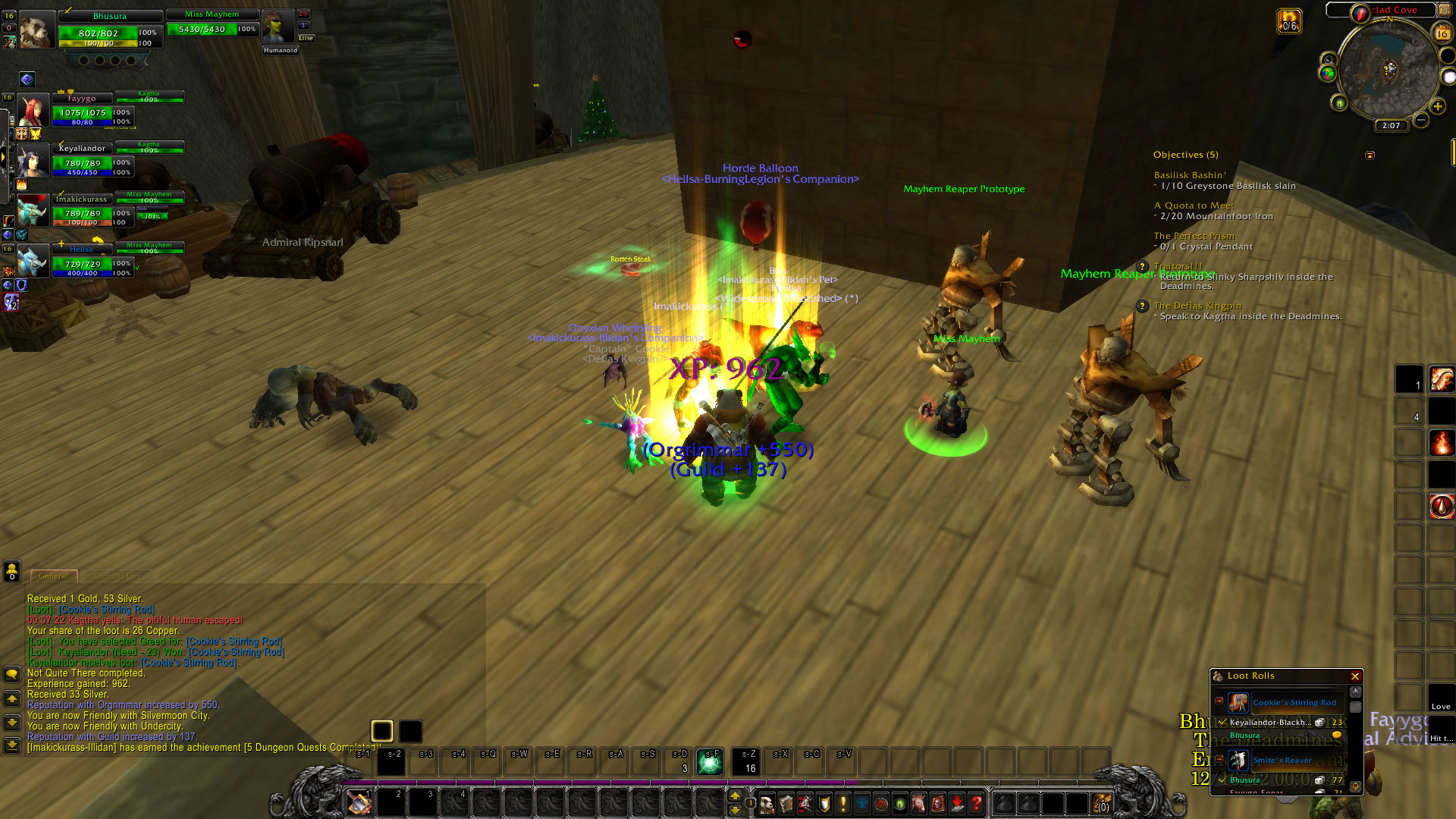Open the dungeon boss tracker showing 0/6
The image size is (1456, 819).
(x=1289, y=20)
